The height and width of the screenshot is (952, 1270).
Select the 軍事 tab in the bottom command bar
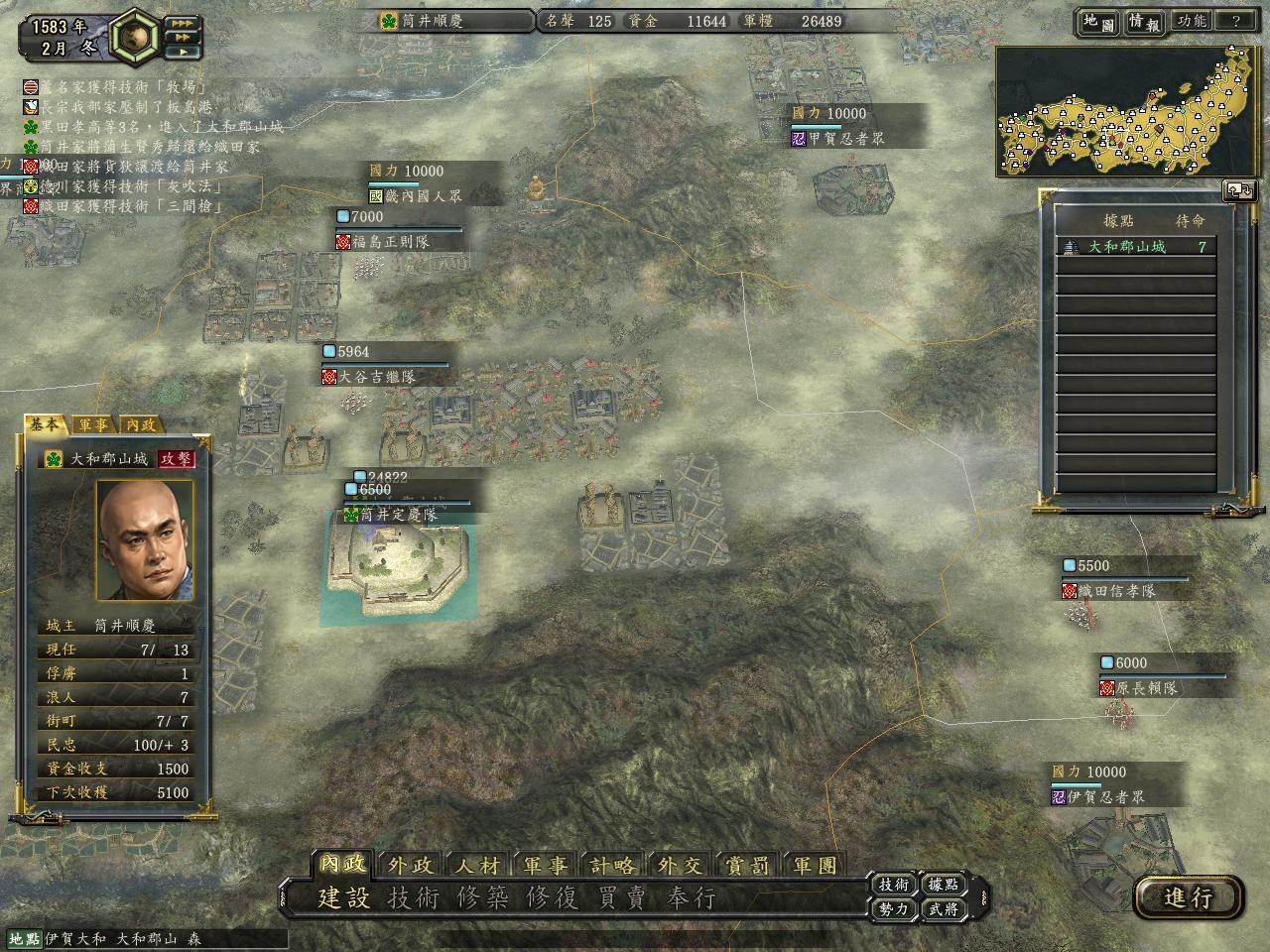(546, 865)
